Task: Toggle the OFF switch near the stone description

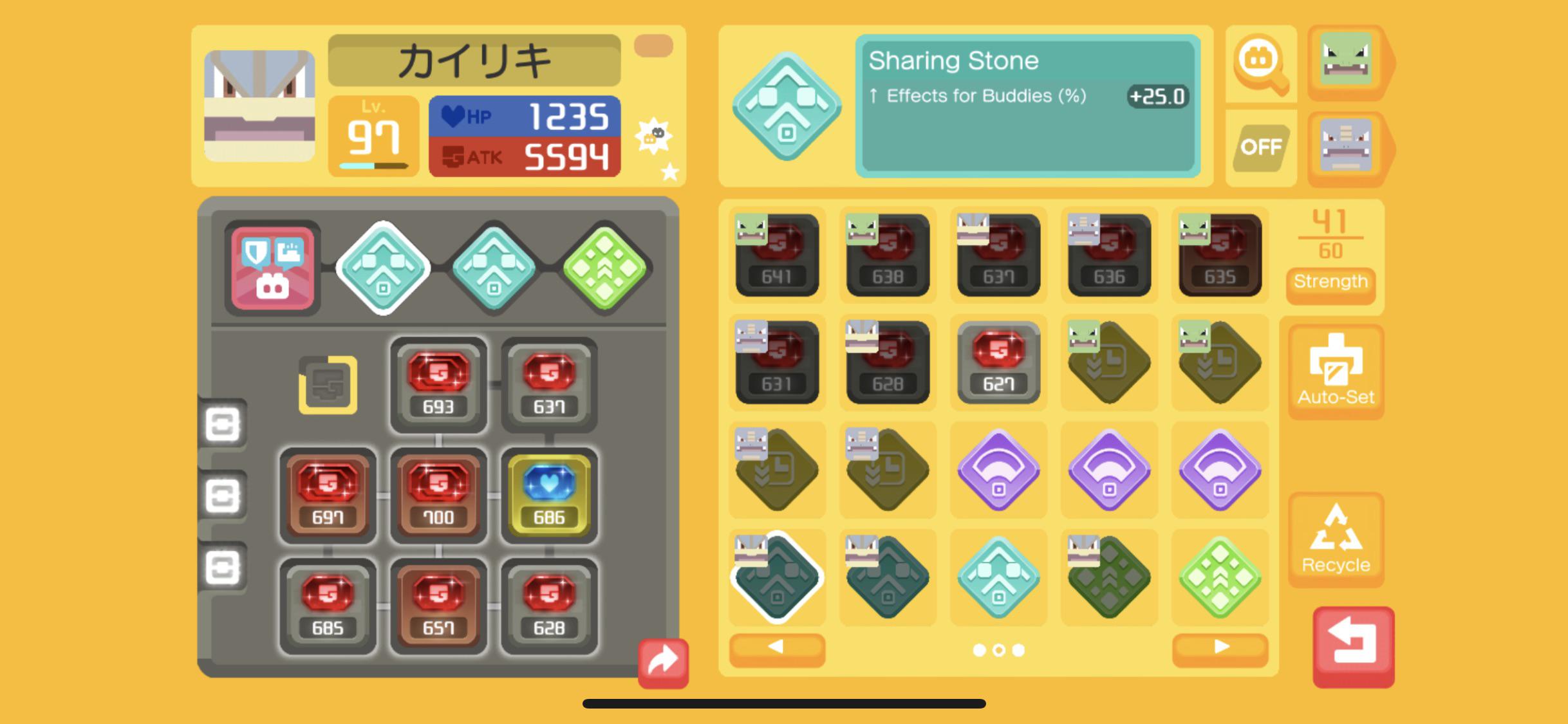Action: [1260, 147]
